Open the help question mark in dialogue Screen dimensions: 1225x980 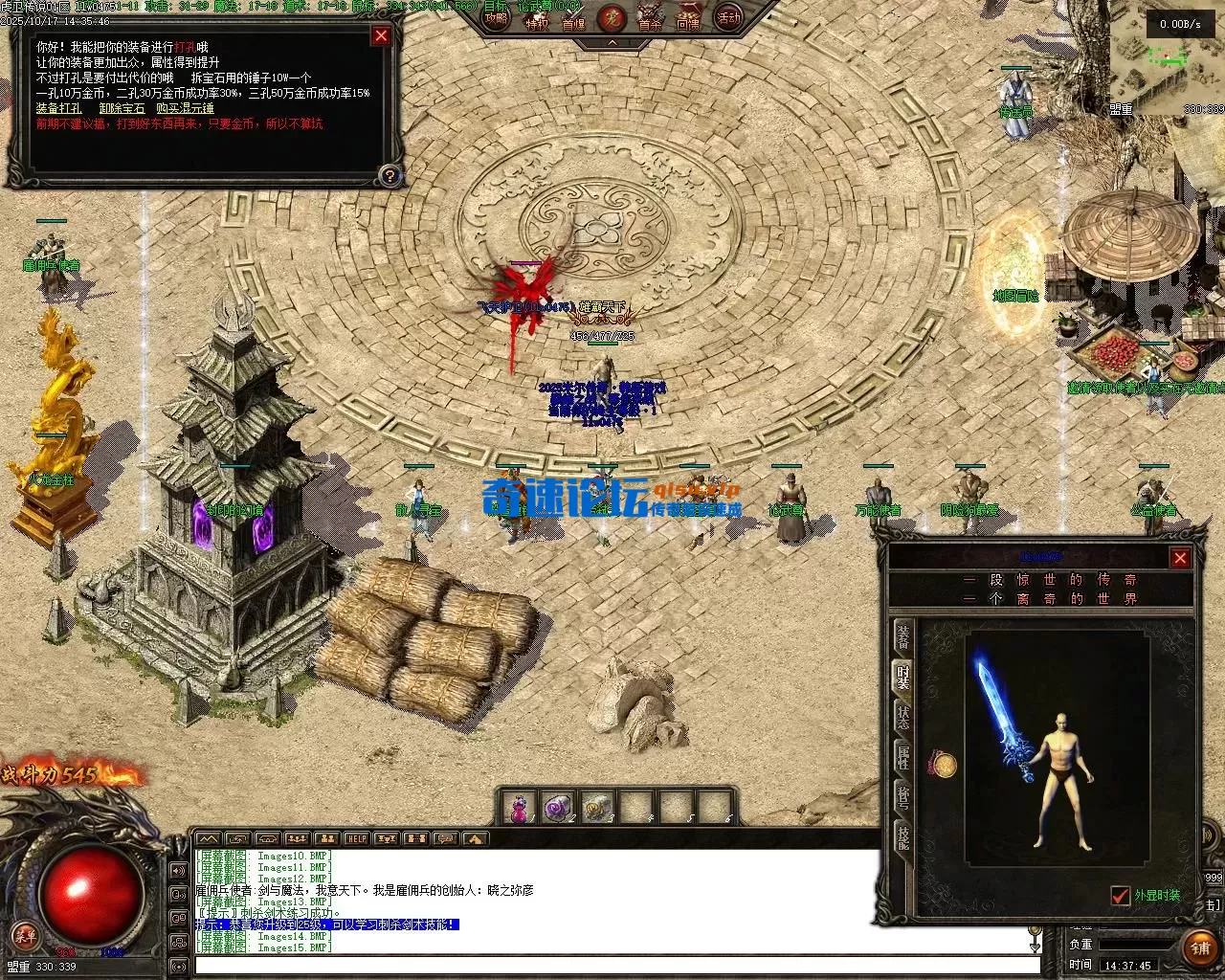click(x=389, y=175)
